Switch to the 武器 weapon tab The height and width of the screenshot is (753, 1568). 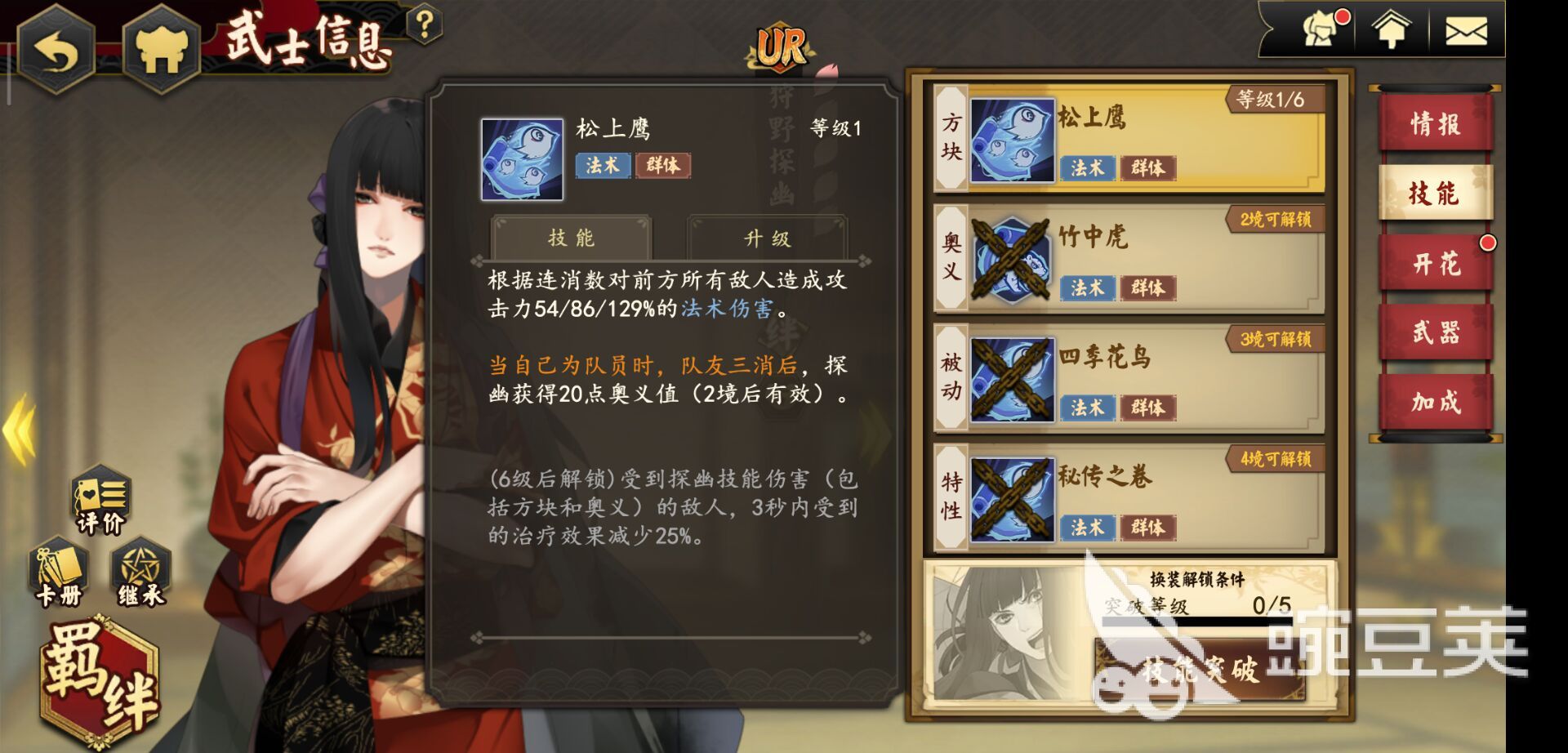point(1435,332)
